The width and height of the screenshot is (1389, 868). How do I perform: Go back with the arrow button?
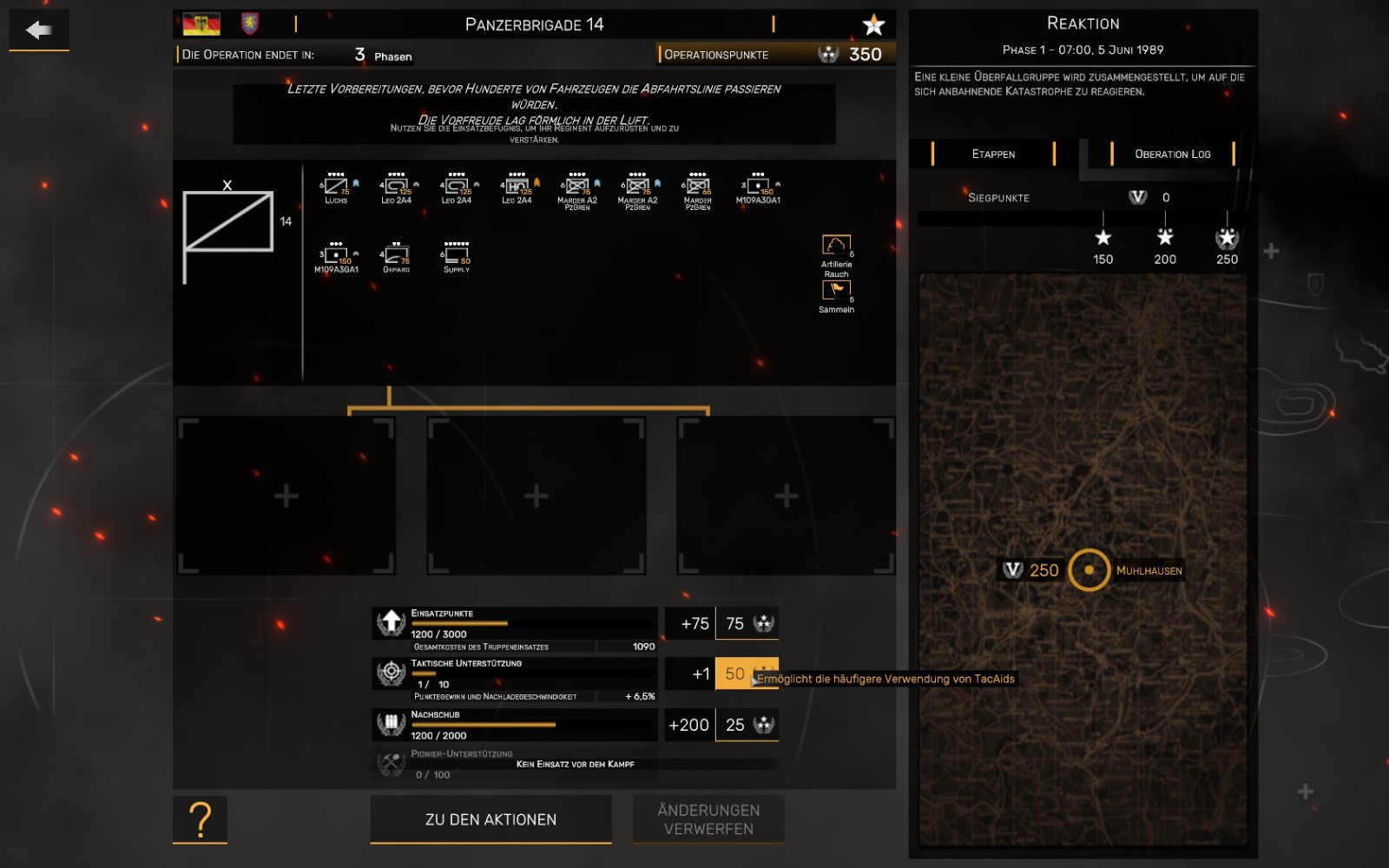39,30
